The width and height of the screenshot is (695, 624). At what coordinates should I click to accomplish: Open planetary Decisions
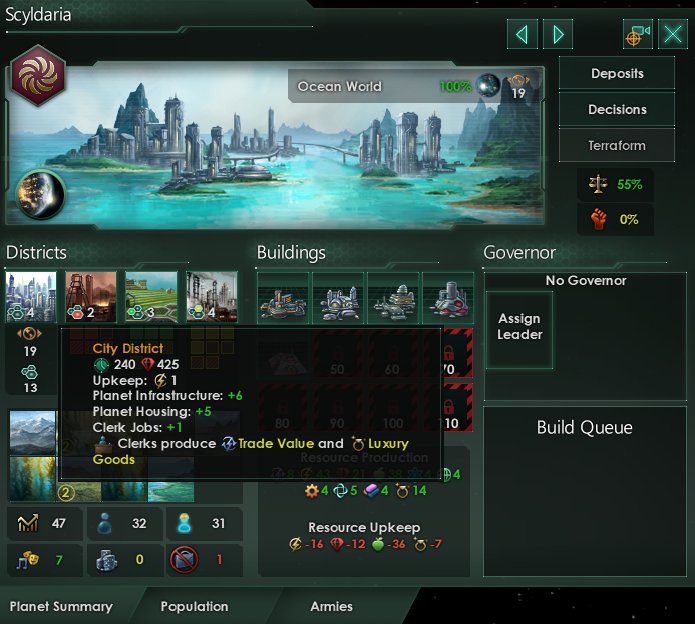coord(617,110)
